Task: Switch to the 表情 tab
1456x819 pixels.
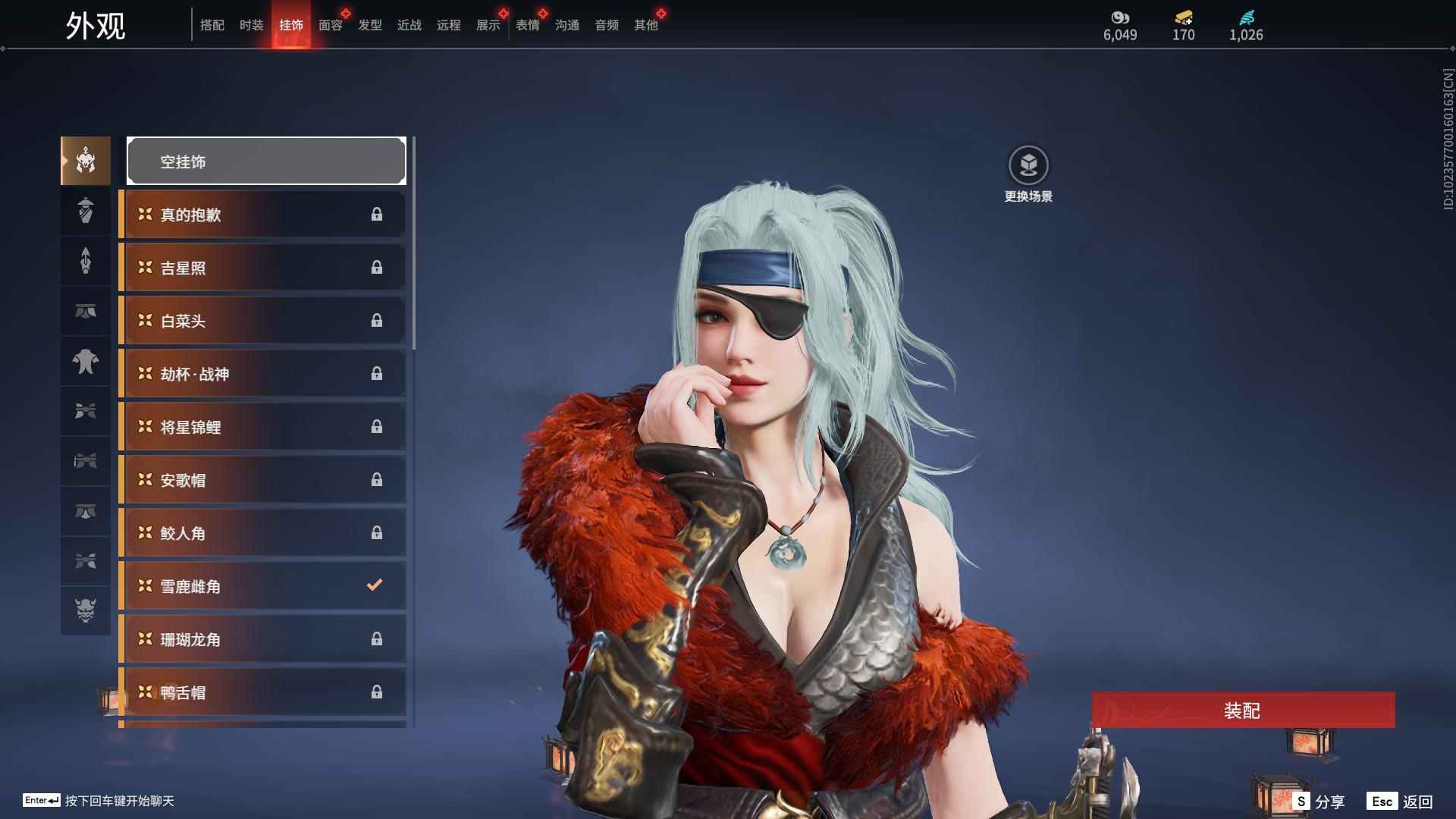Action: [528, 25]
